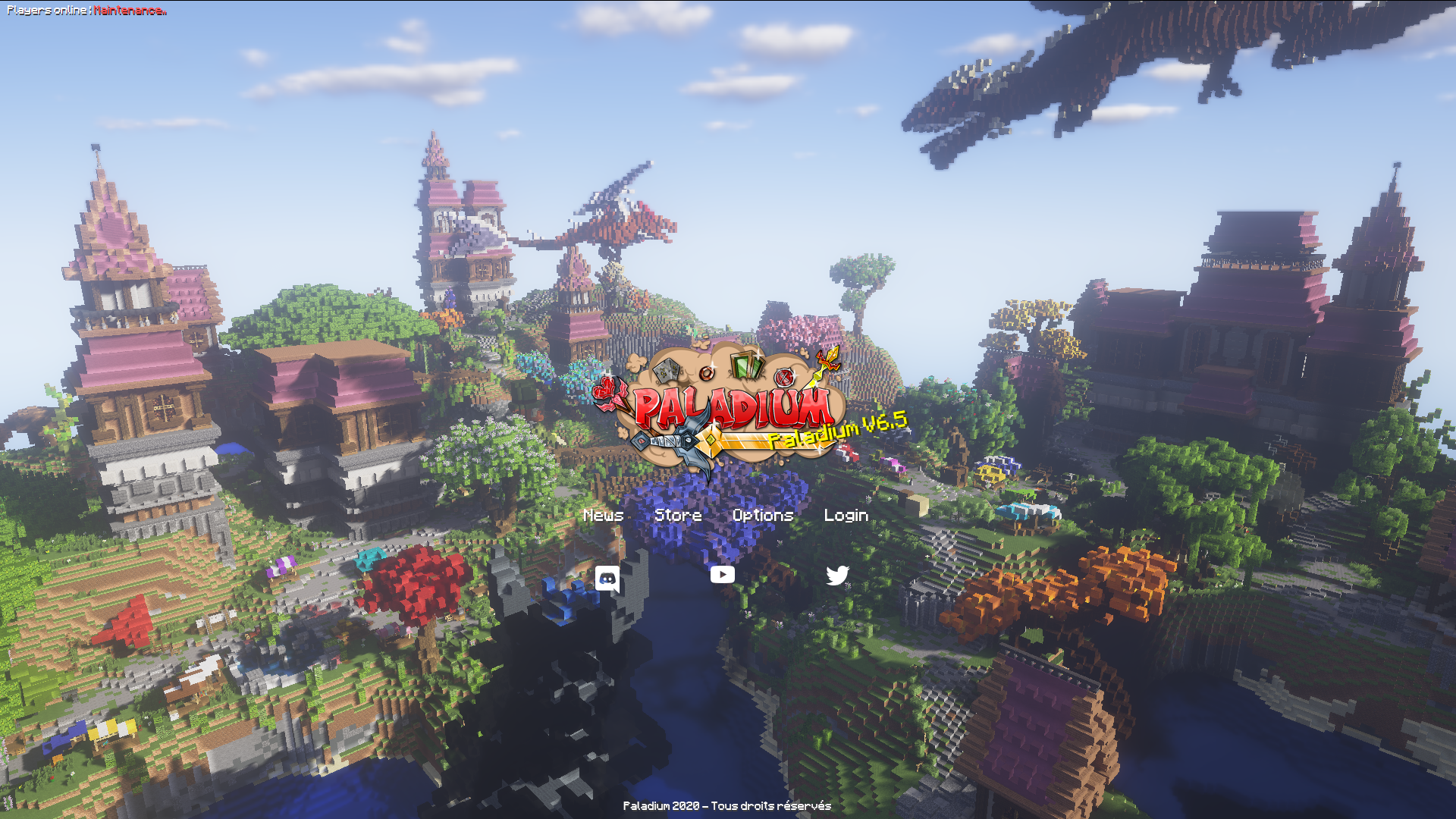Click the dice icon on the logo cloud
The width and height of the screenshot is (1456, 819).
click(668, 370)
